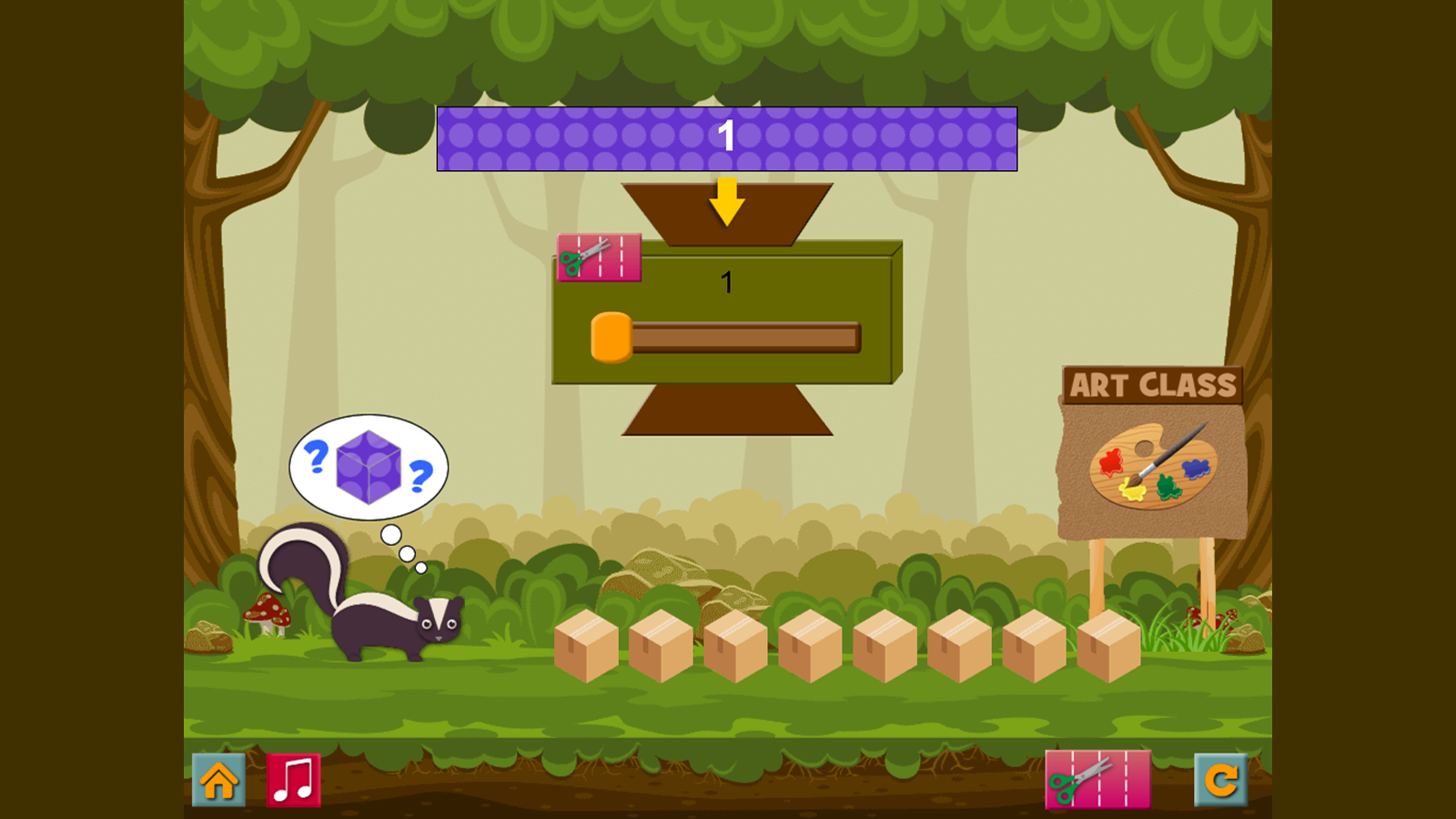This screenshot has width=1456, height=819.
Task: Click the yellow paint blob on the palette
Action: tap(1133, 491)
